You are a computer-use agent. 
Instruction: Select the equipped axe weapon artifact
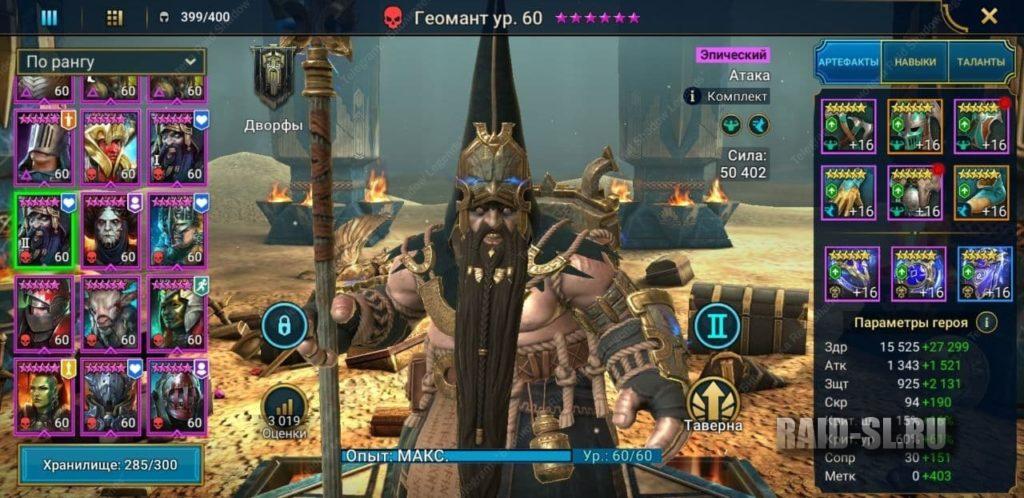click(x=848, y=126)
